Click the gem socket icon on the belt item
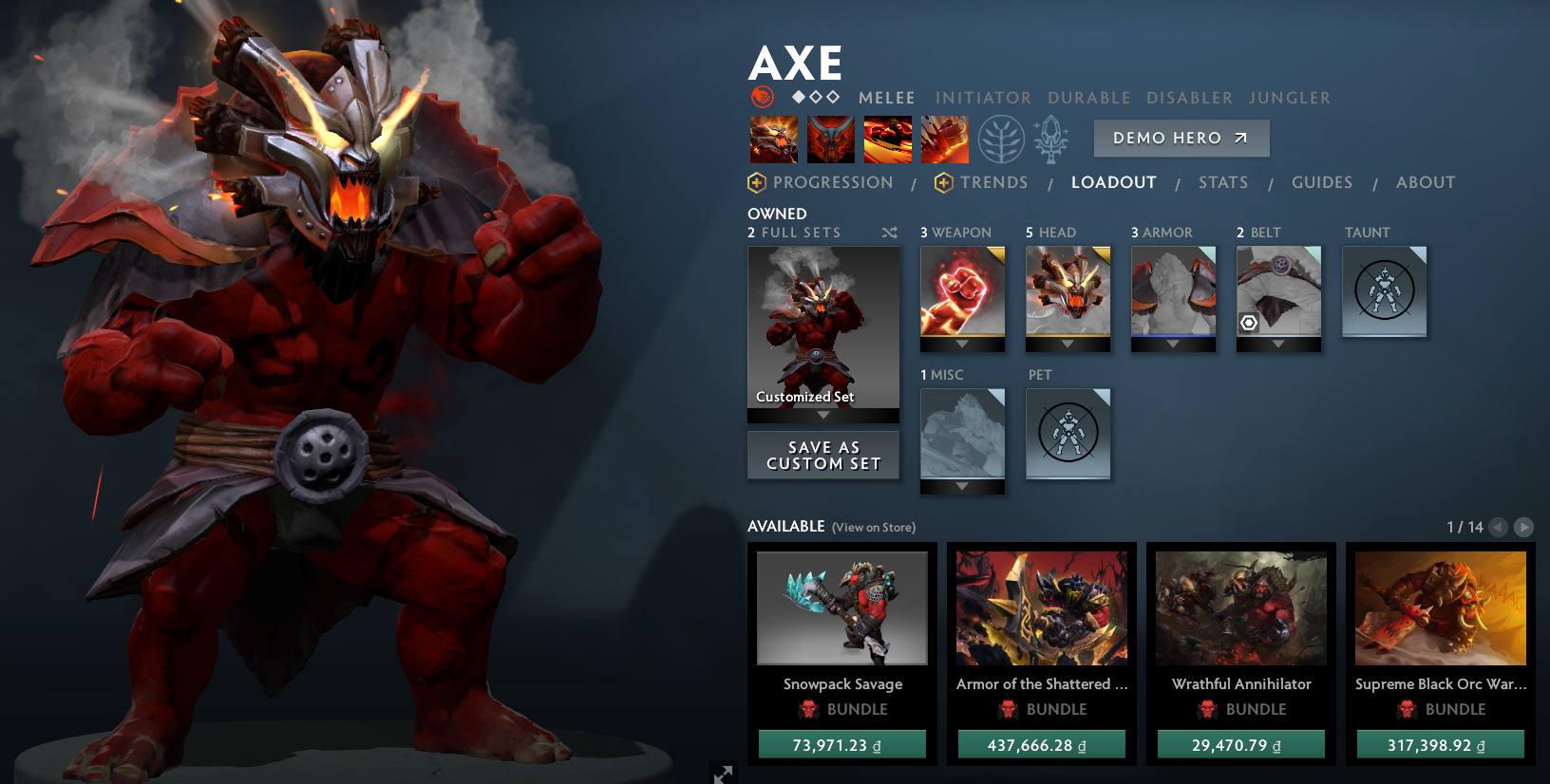This screenshot has width=1550, height=784. coord(1251,324)
